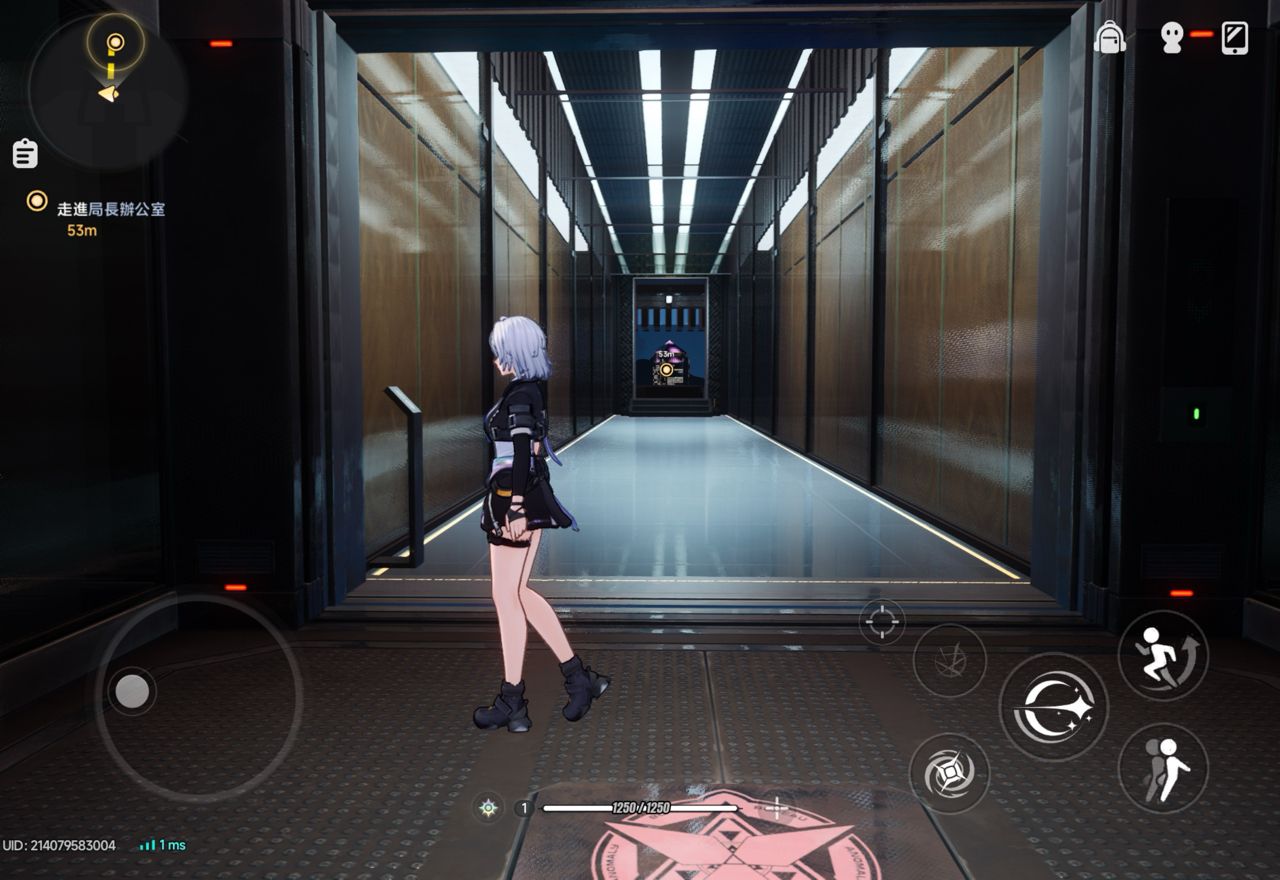Tap the virtual joystick knob

[x=131, y=690]
